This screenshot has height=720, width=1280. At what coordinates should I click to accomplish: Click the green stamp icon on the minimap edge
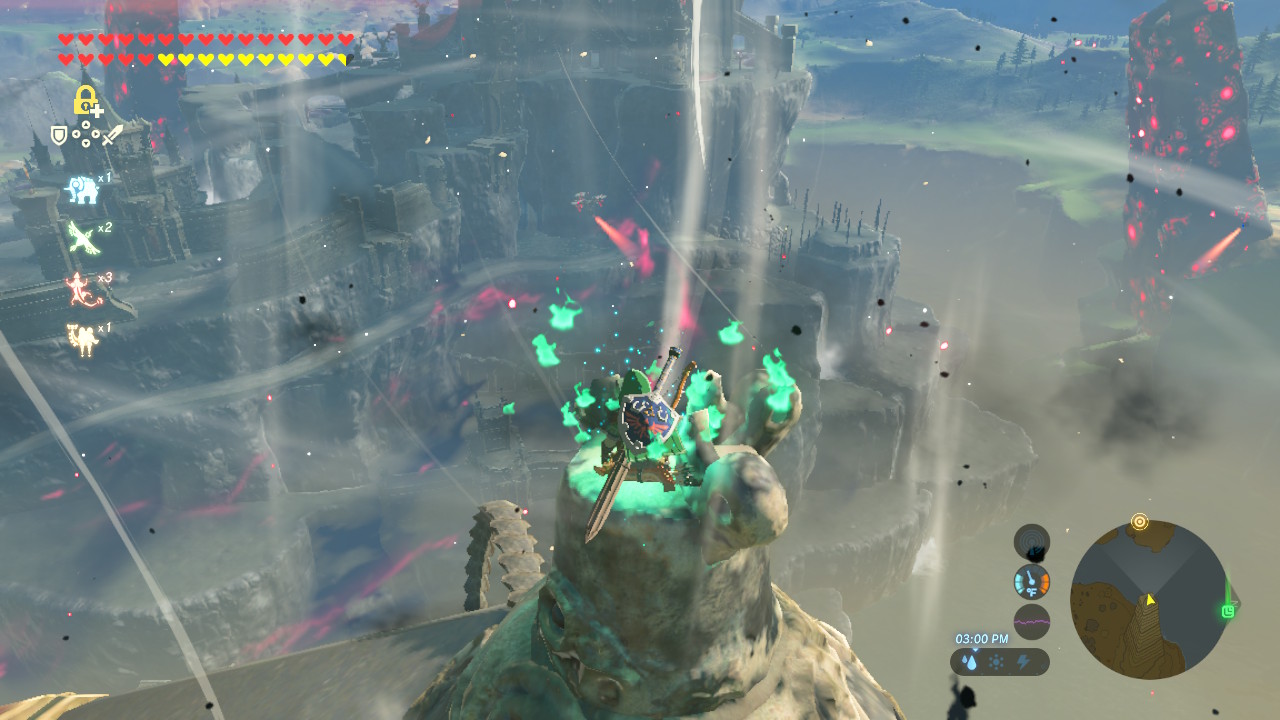[x=1226, y=611]
